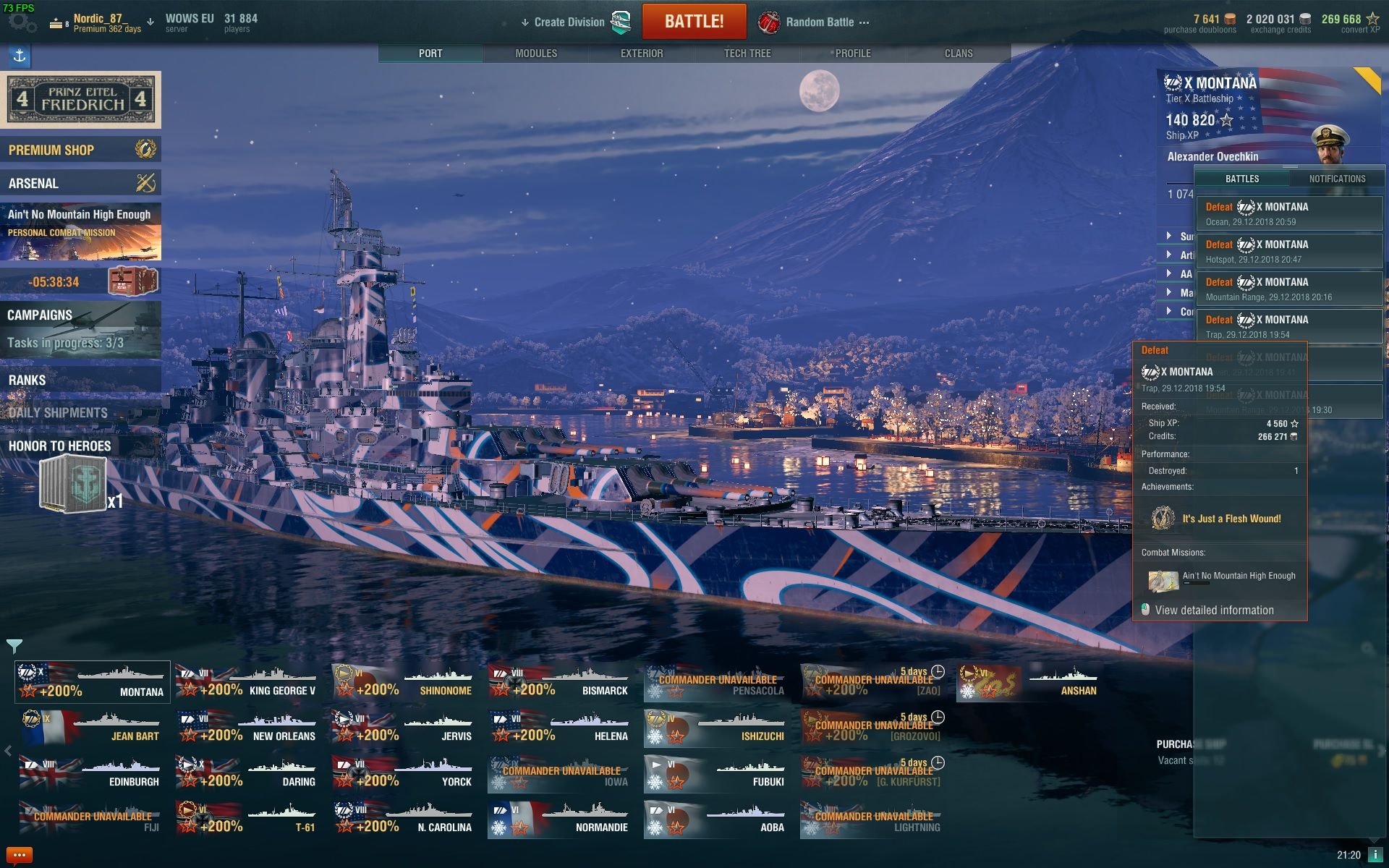Open the Exterior tab
Screen dimensions: 1389x868
pos(642,54)
